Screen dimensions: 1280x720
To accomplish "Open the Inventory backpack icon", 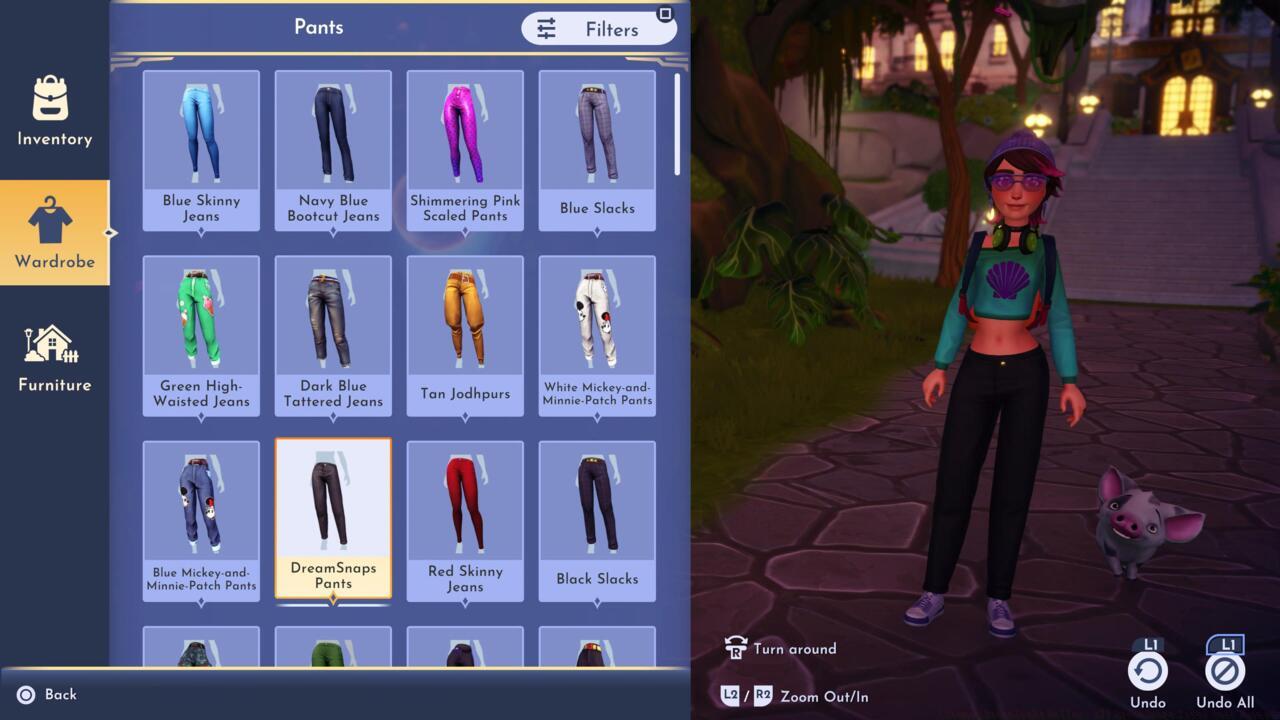I will point(52,100).
